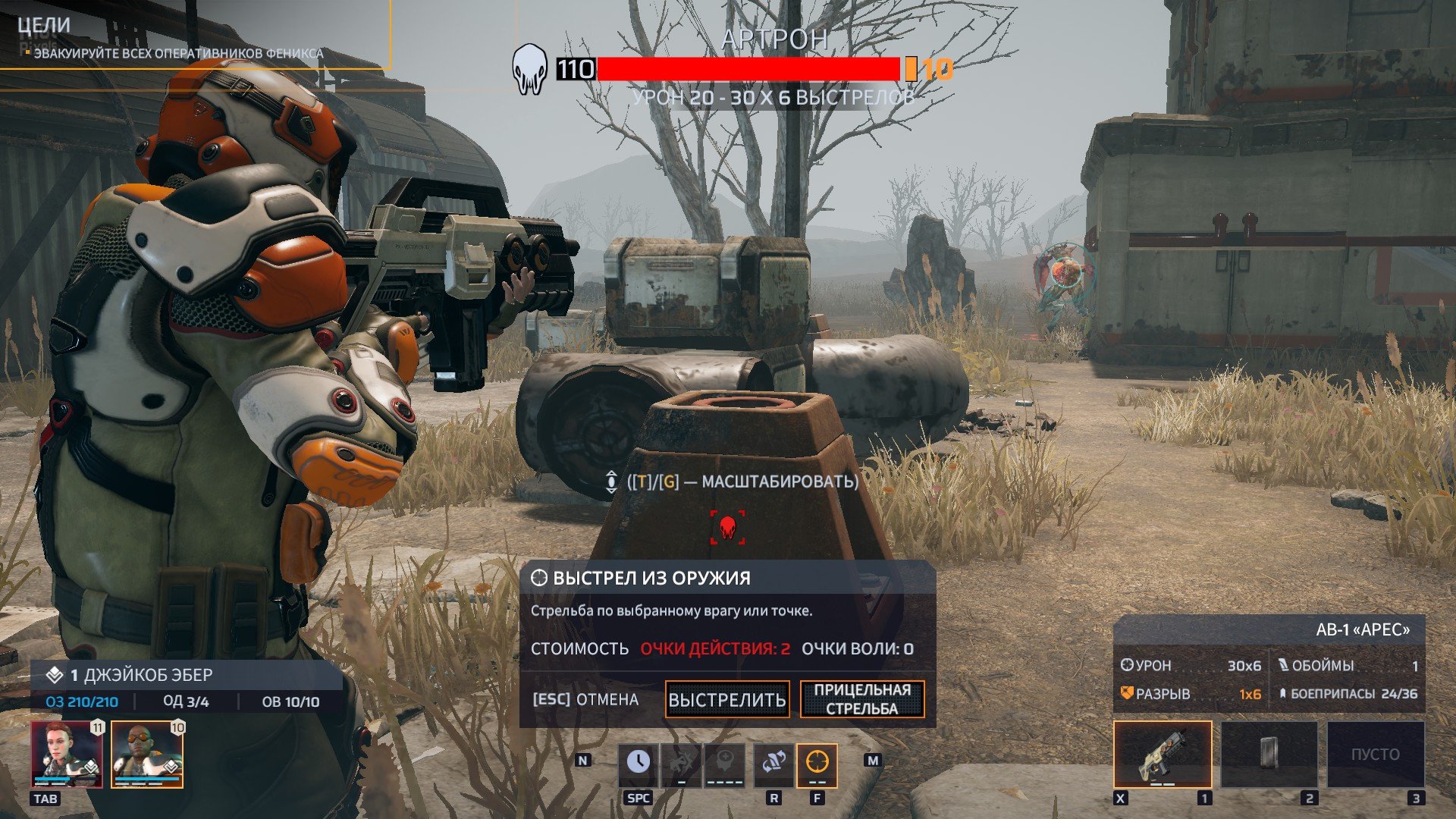This screenshot has width=1456, height=819.
Task: Click the Артрон enemy skull icon
Action: click(x=529, y=69)
